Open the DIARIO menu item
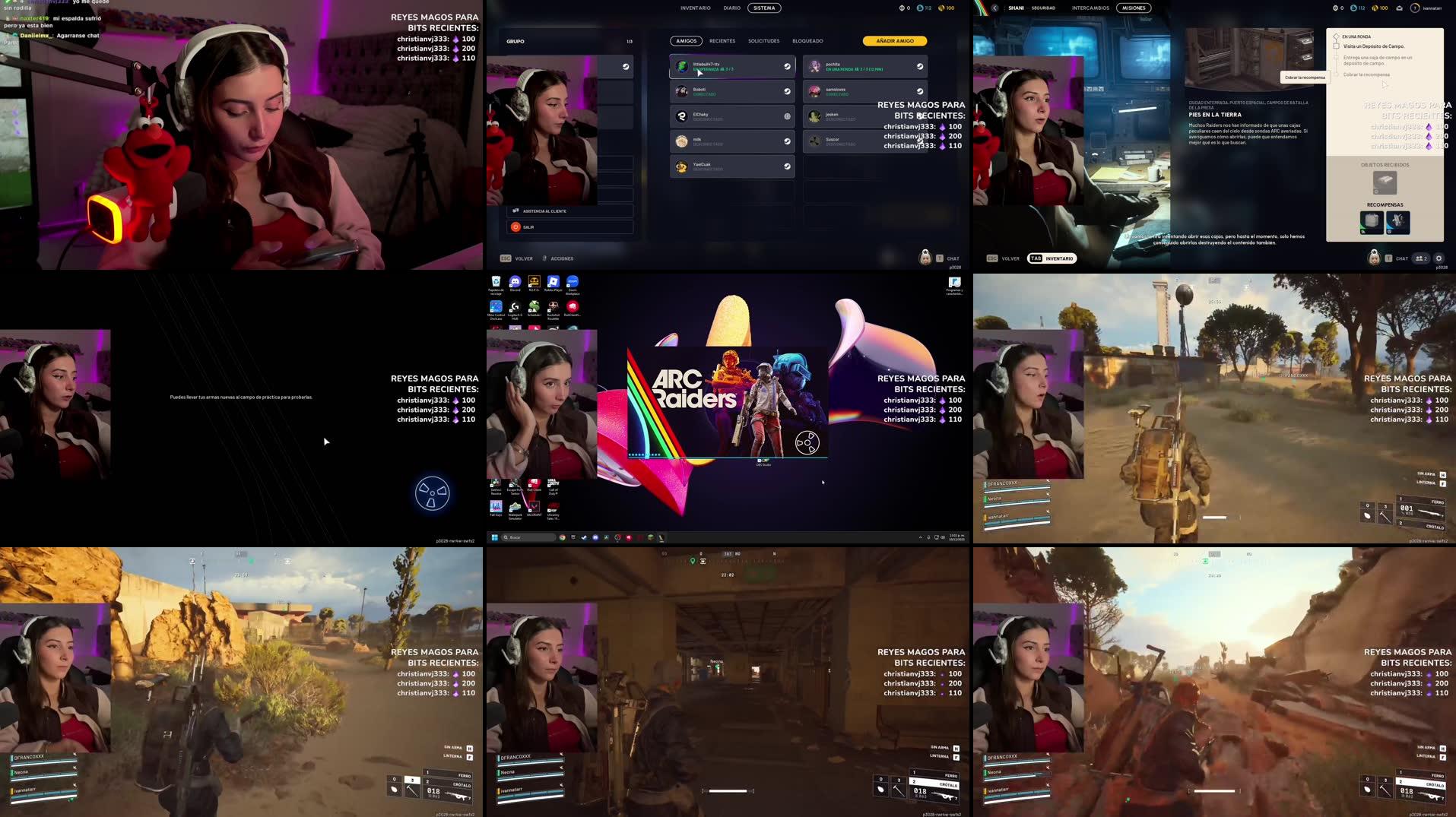 point(732,8)
